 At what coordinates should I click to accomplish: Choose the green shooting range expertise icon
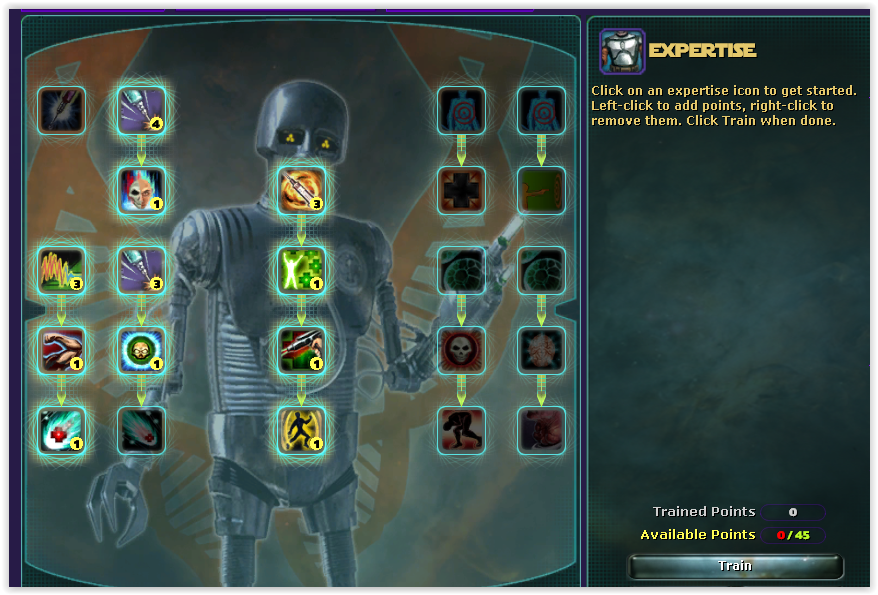pyautogui.click(x=541, y=190)
